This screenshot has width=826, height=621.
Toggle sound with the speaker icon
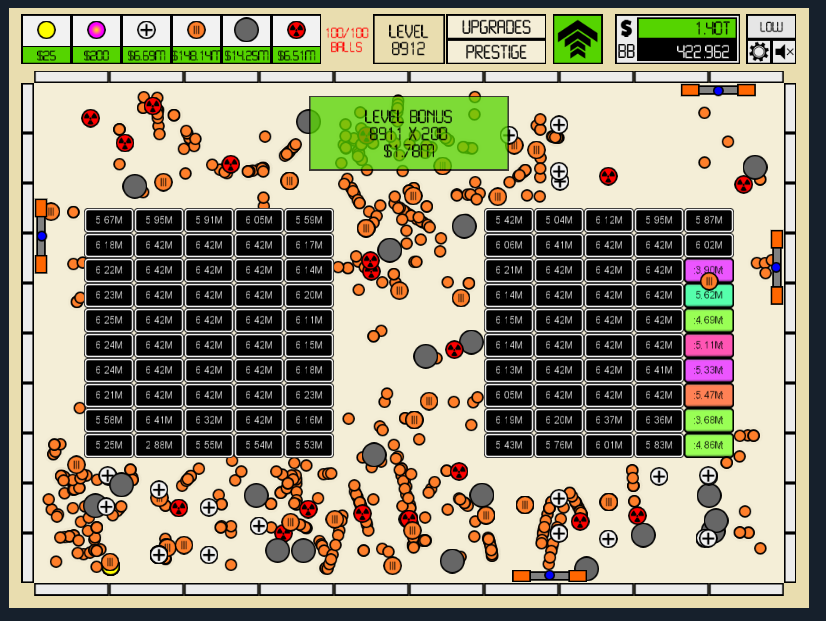coord(784,52)
